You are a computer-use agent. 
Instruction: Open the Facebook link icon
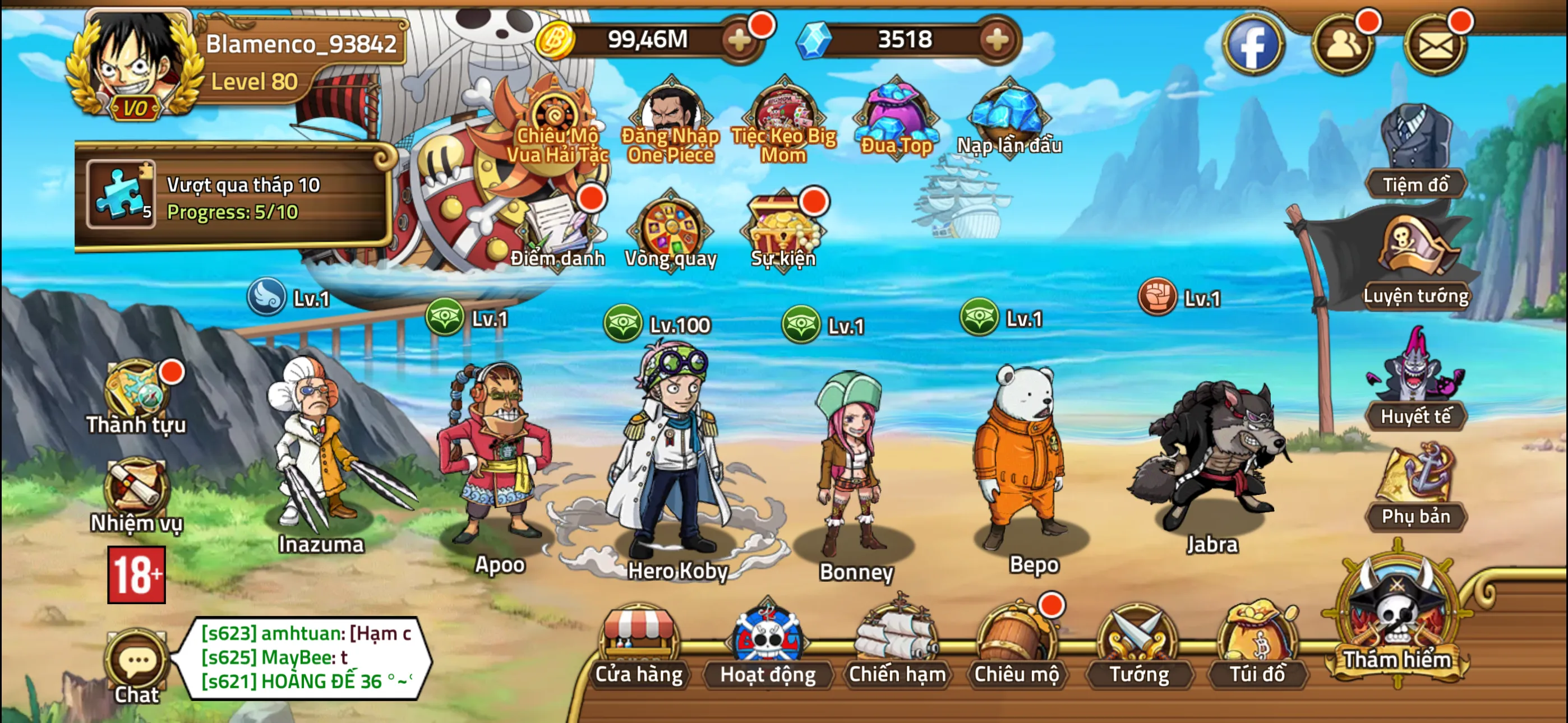1253,44
